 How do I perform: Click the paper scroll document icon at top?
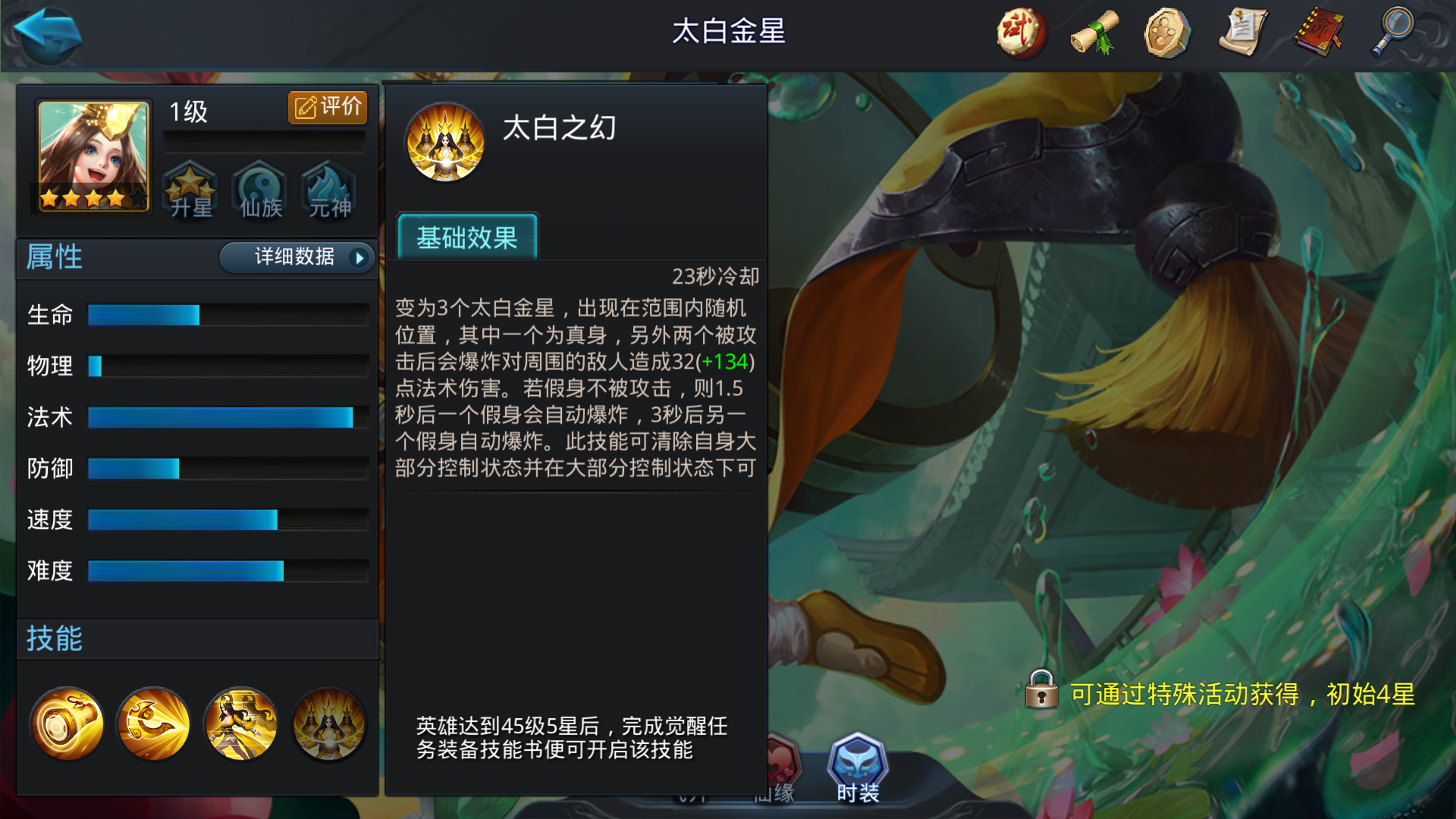(1244, 33)
